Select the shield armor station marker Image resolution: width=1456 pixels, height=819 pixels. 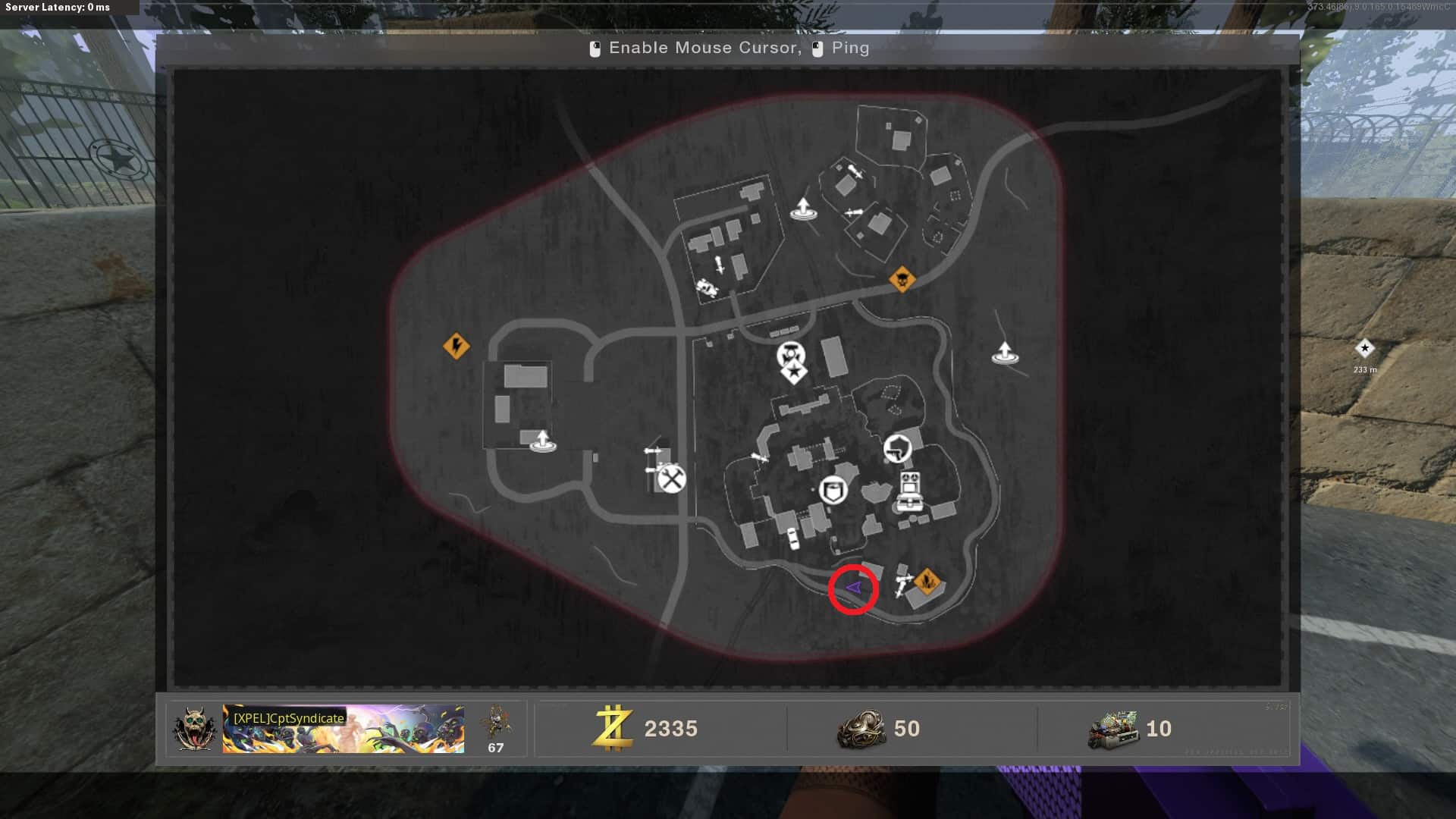(833, 490)
